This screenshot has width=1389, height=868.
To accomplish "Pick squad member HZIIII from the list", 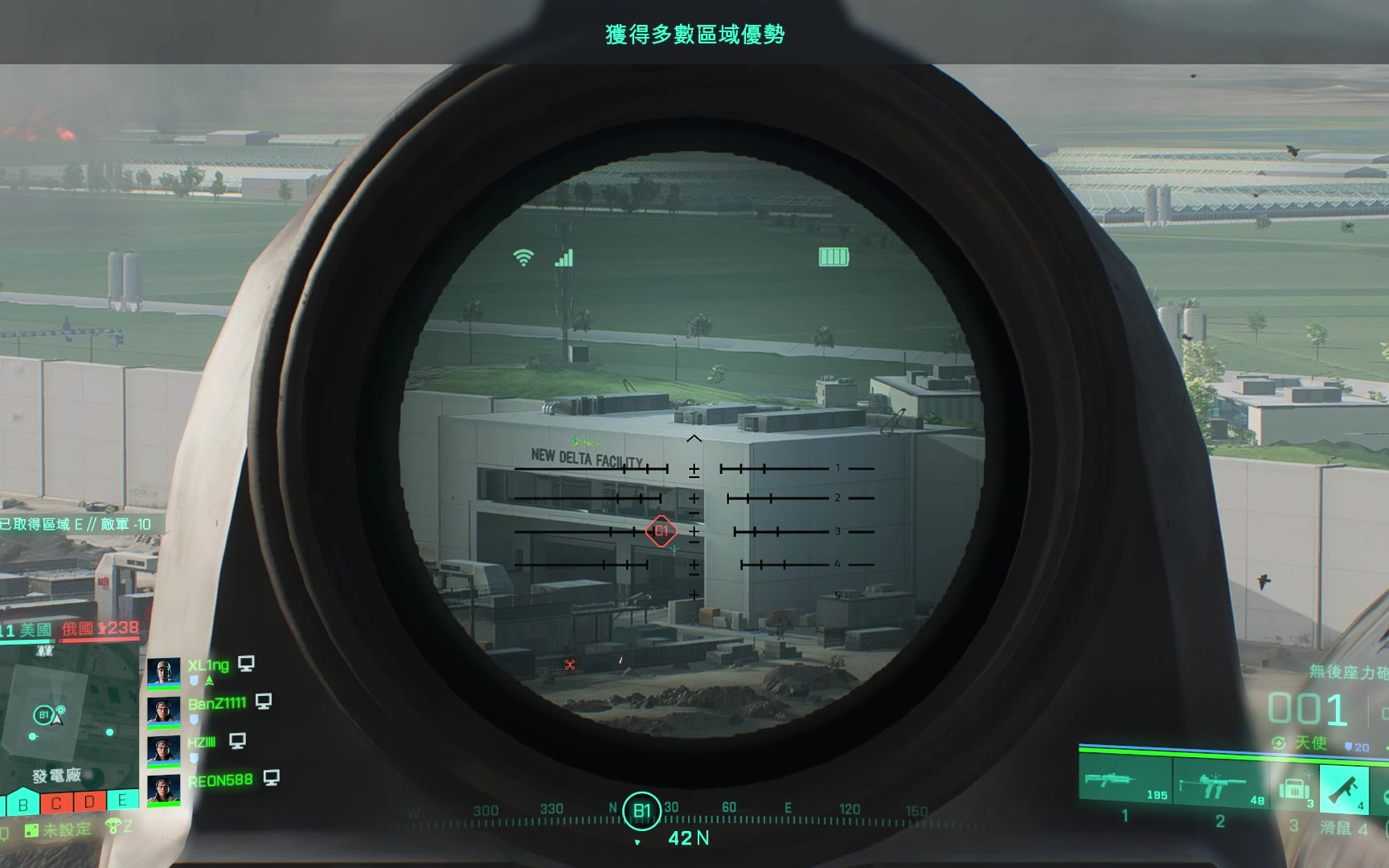I will [202, 742].
